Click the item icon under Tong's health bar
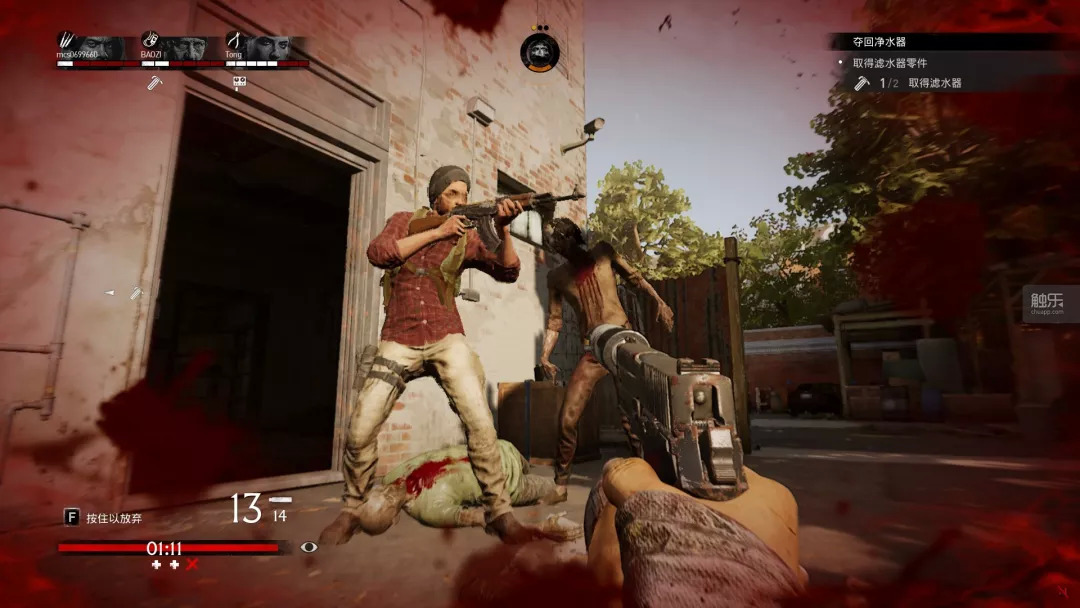The image size is (1080, 608). pos(239,82)
